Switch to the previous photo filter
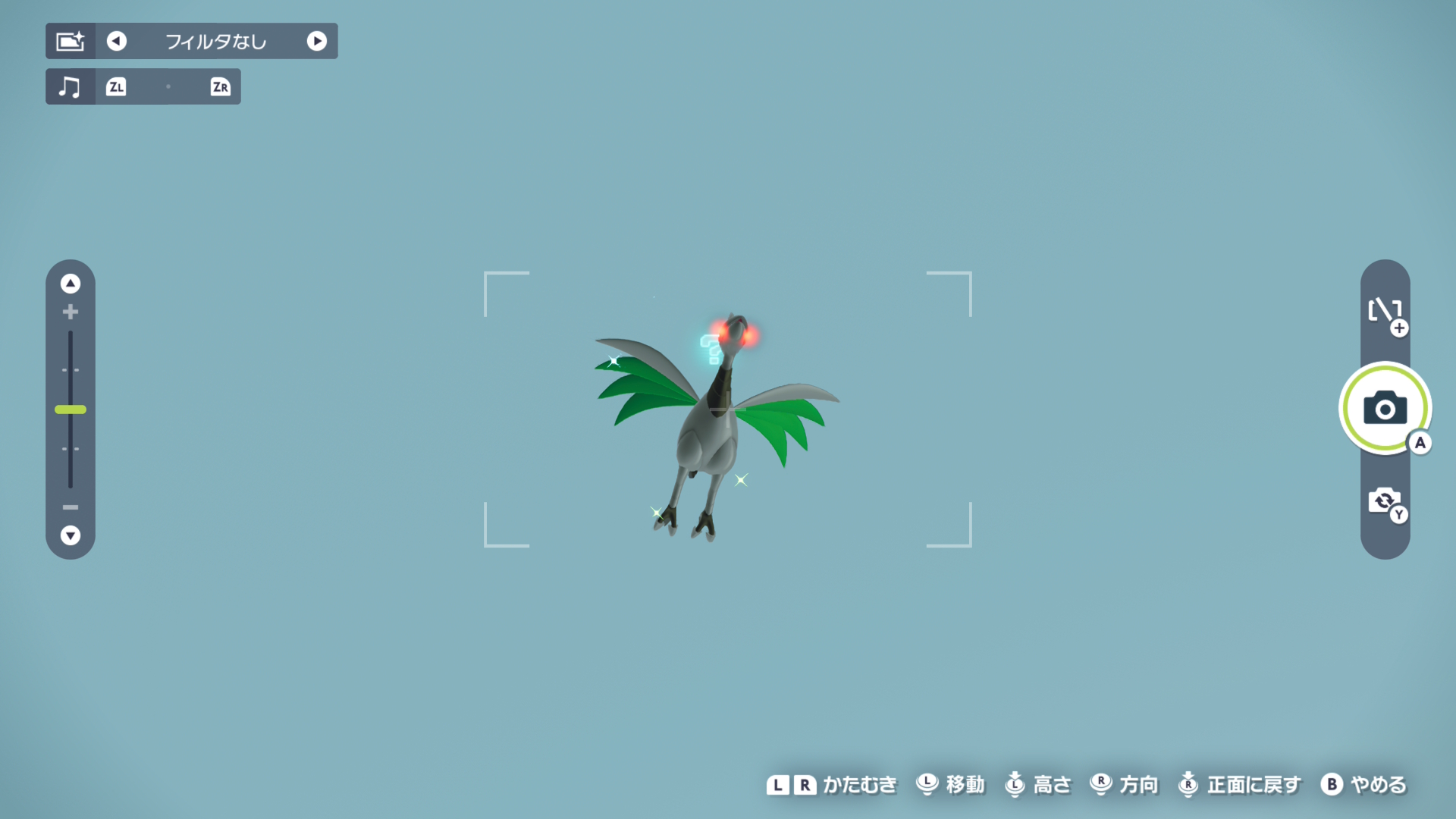This screenshot has width=1456, height=819. 117,41
